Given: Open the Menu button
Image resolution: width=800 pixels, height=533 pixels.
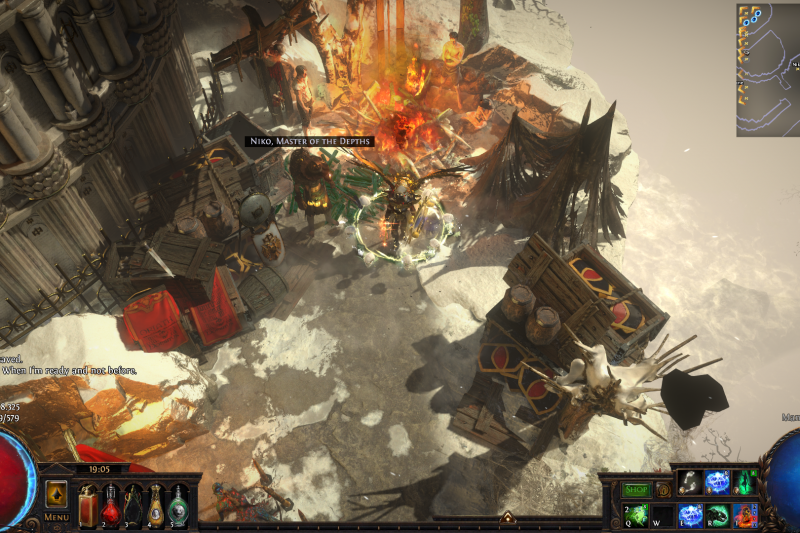Looking at the screenshot, I should (56, 517).
